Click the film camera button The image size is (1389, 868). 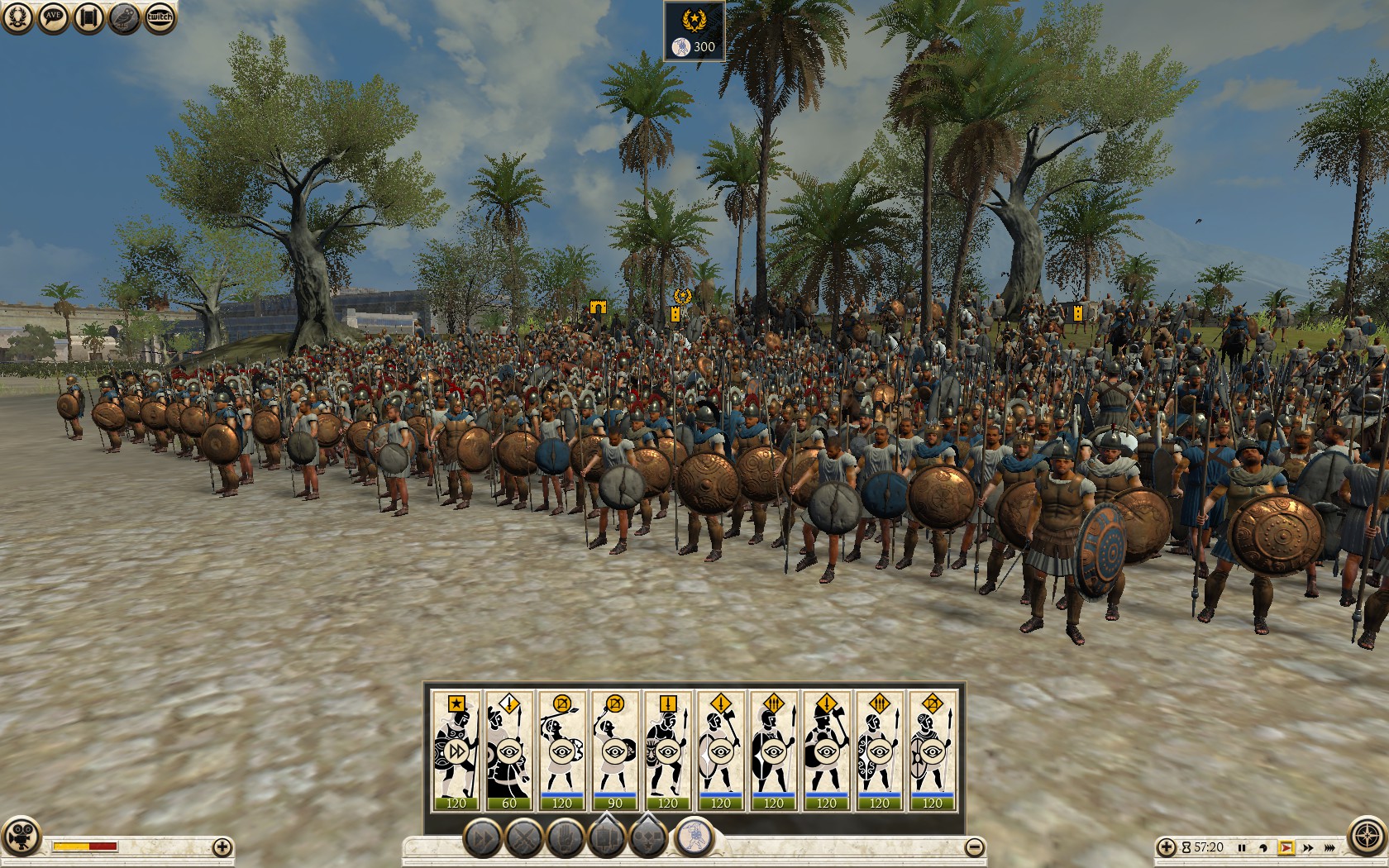[21, 835]
